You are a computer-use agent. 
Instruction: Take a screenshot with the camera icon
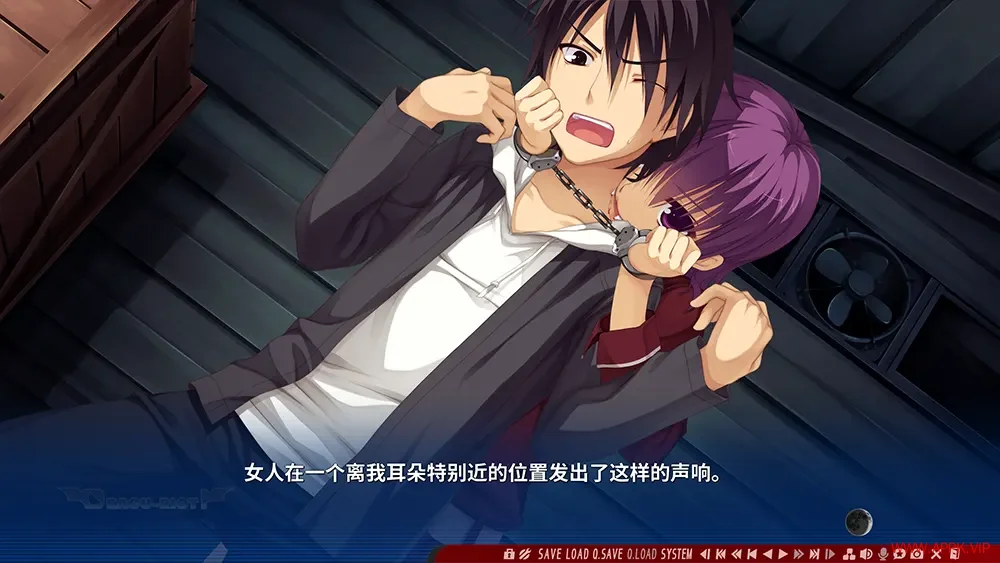click(917, 554)
